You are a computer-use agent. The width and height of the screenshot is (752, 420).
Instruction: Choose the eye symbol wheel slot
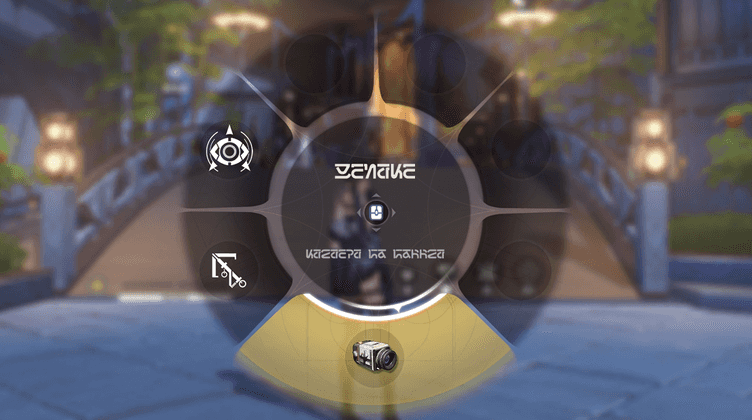(x=229, y=151)
